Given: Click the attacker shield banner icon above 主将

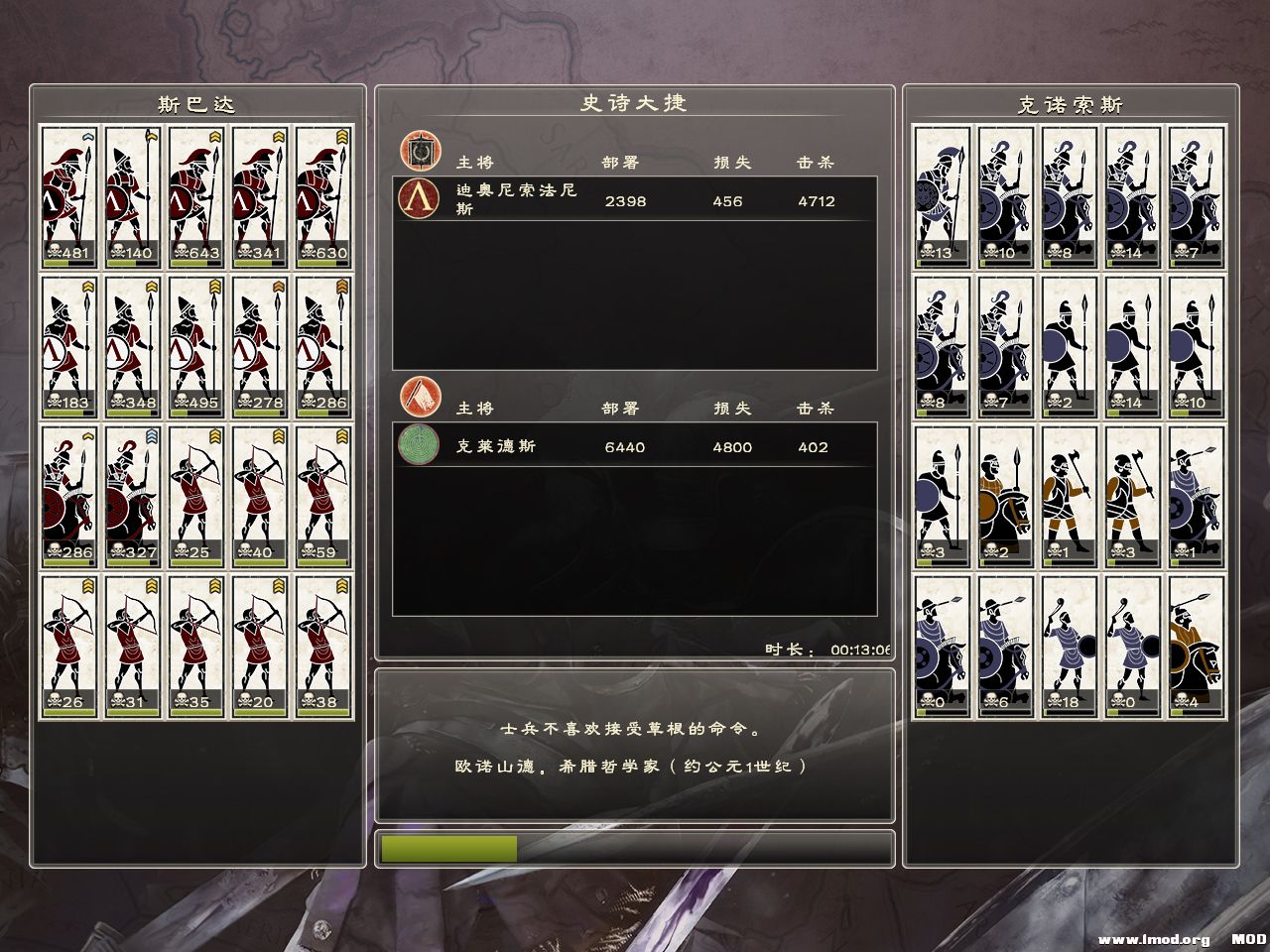Looking at the screenshot, I should (421, 149).
